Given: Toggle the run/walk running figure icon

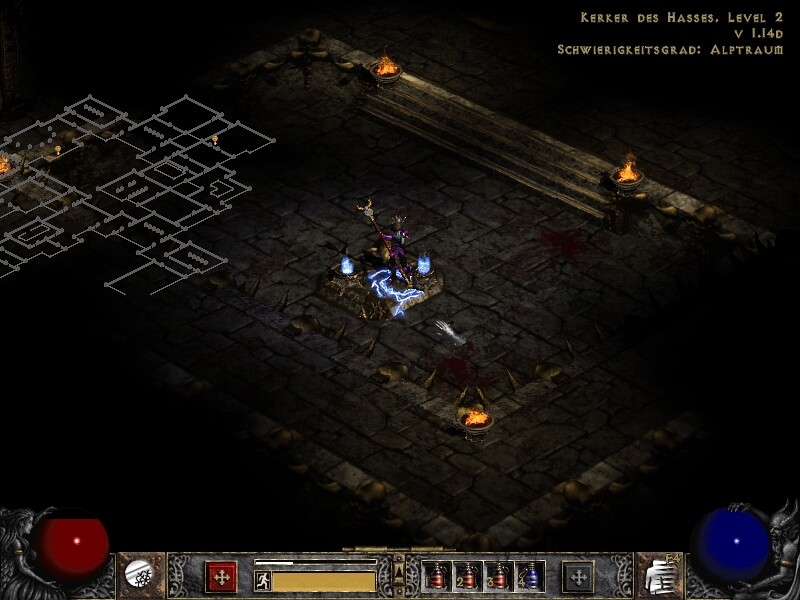Looking at the screenshot, I should point(263,580).
